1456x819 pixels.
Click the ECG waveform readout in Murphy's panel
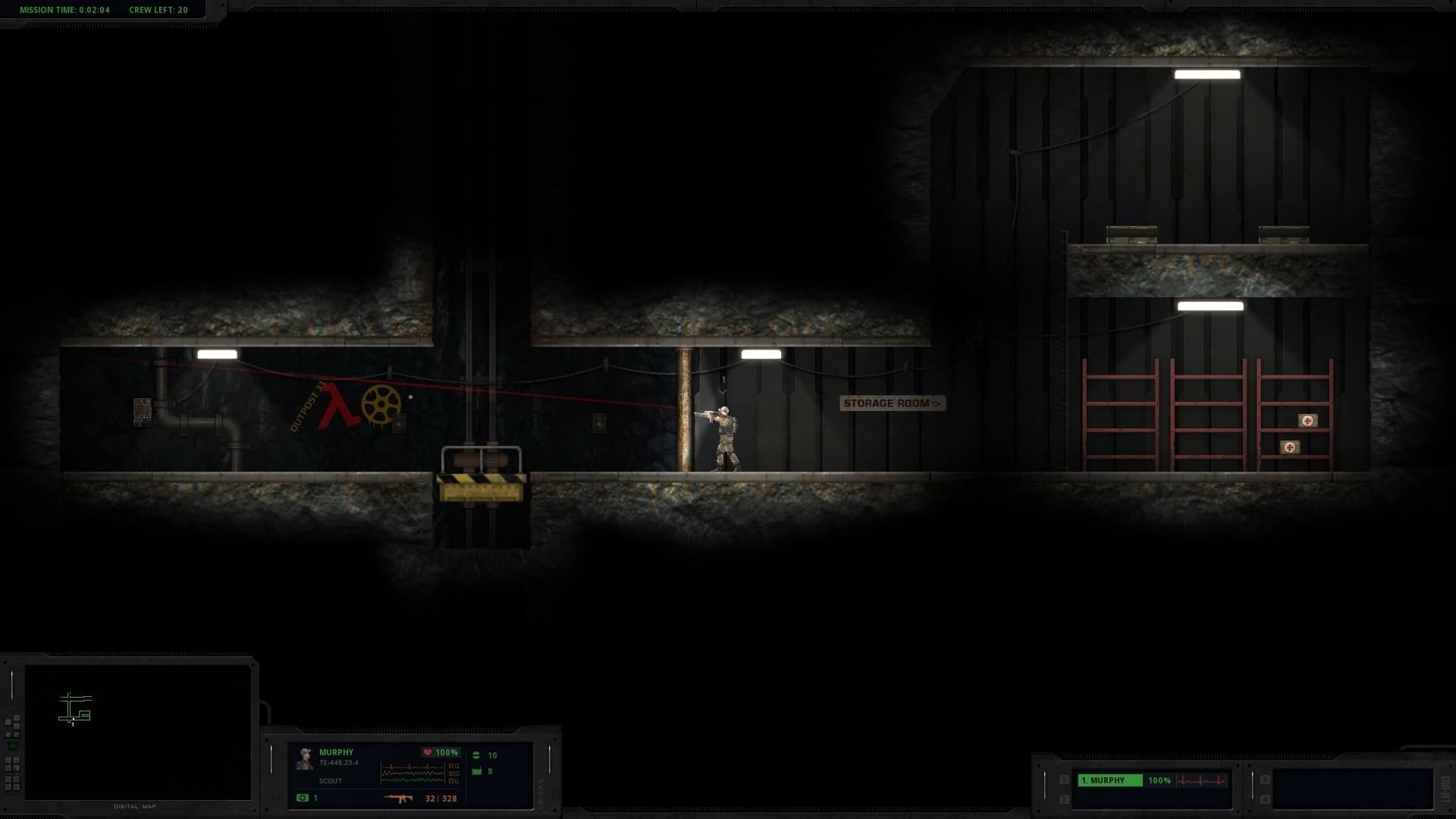click(412, 773)
